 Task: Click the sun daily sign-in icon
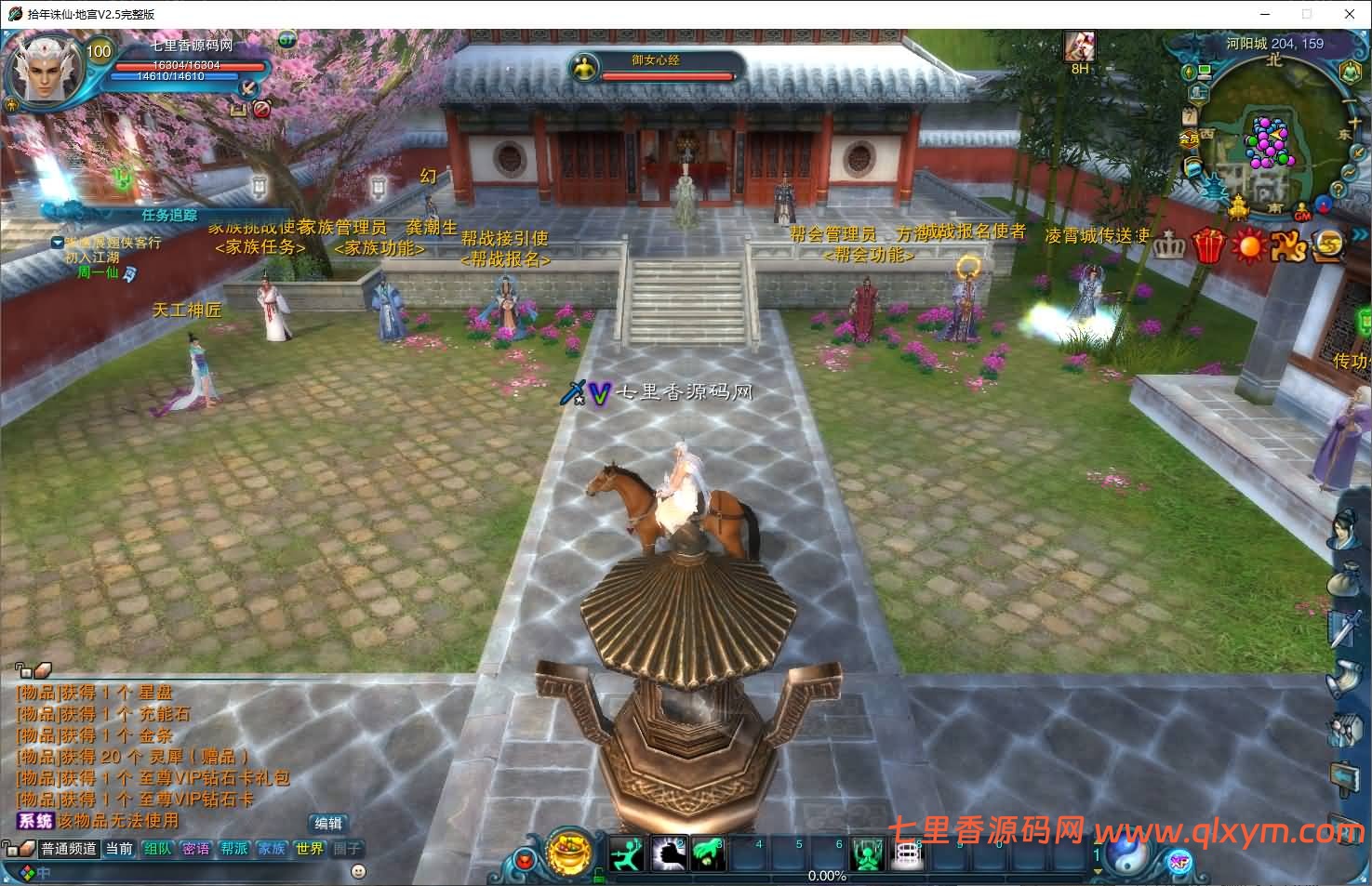1248,245
